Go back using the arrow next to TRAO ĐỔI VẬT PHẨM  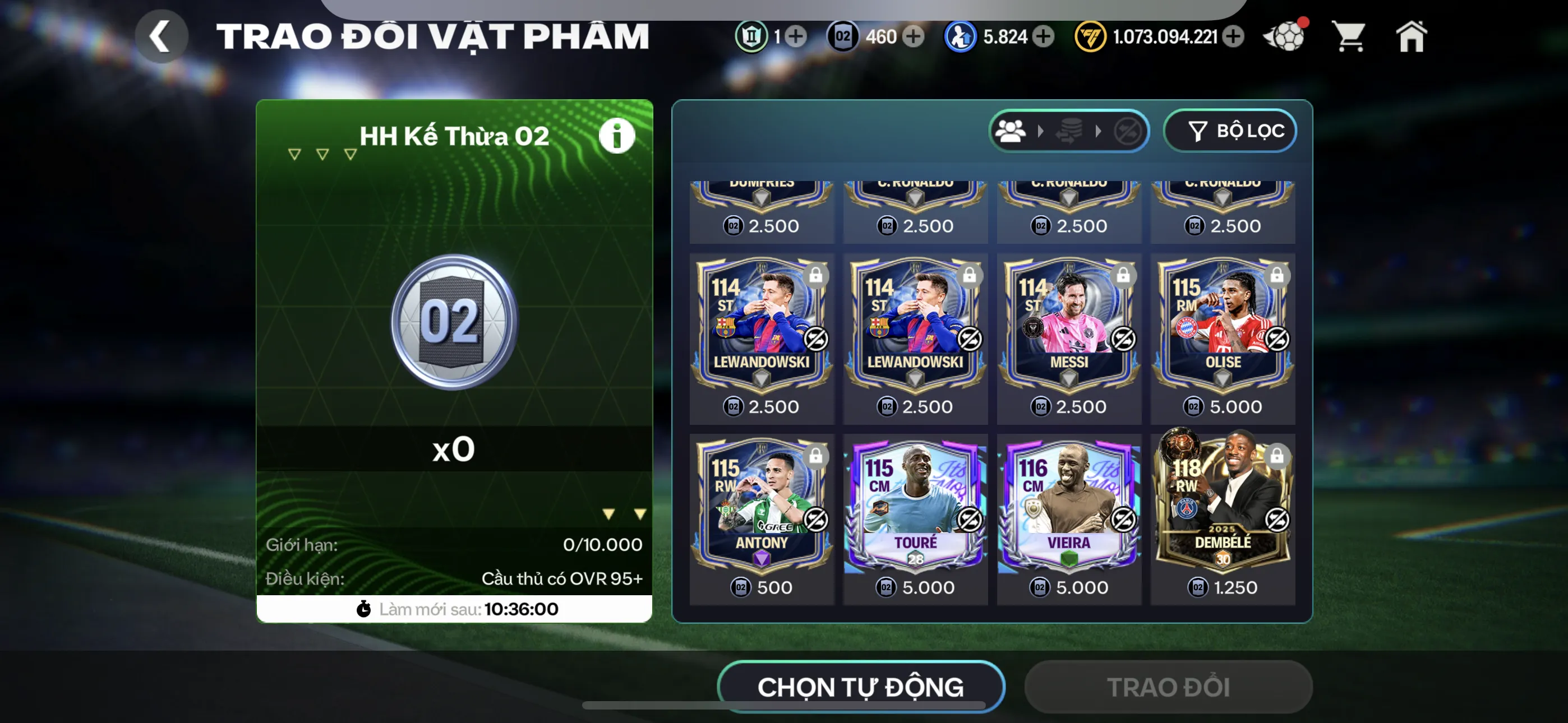[162, 35]
